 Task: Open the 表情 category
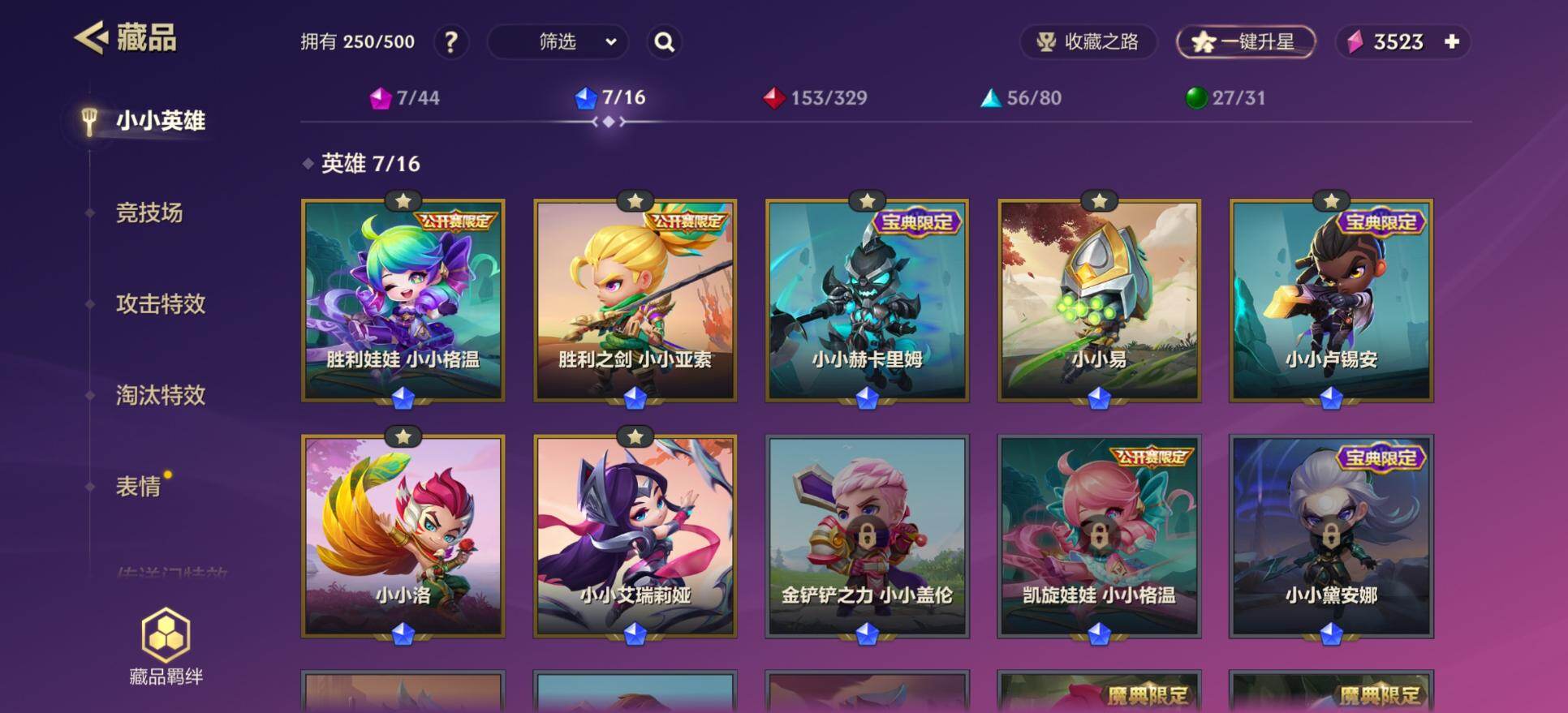pyautogui.click(x=138, y=487)
